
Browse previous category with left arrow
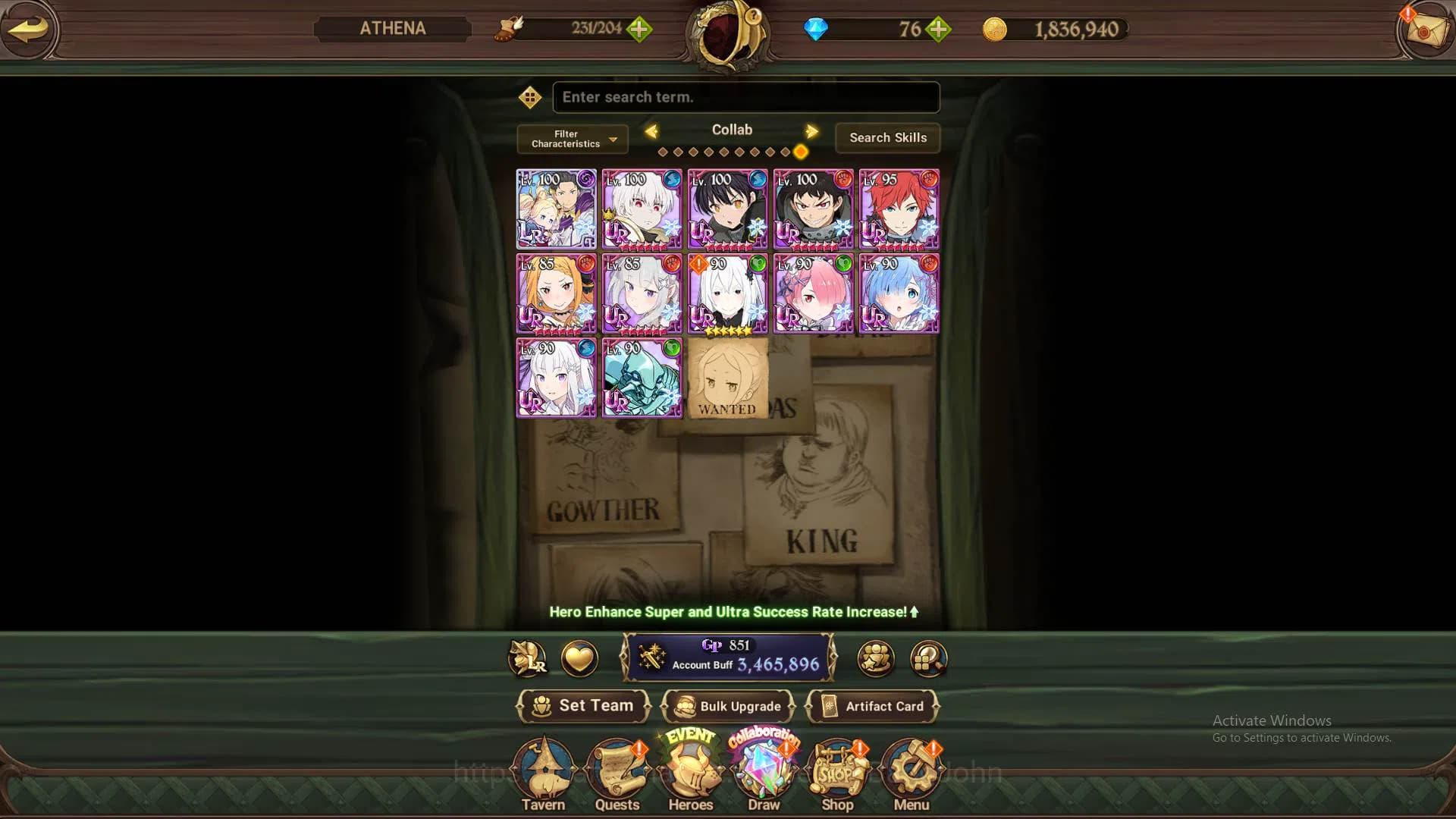tap(652, 130)
